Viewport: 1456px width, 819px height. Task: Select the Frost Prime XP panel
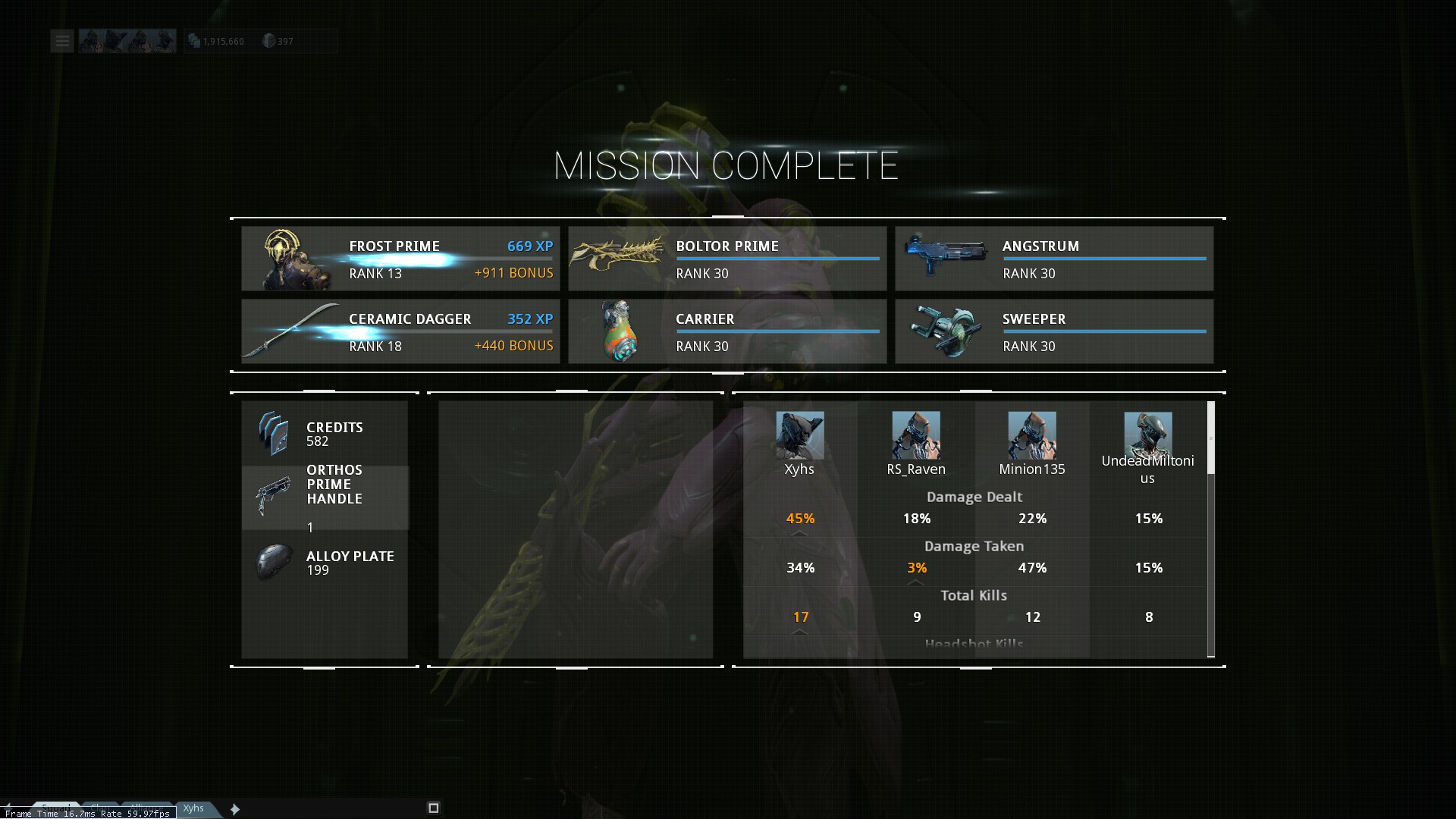click(400, 259)
